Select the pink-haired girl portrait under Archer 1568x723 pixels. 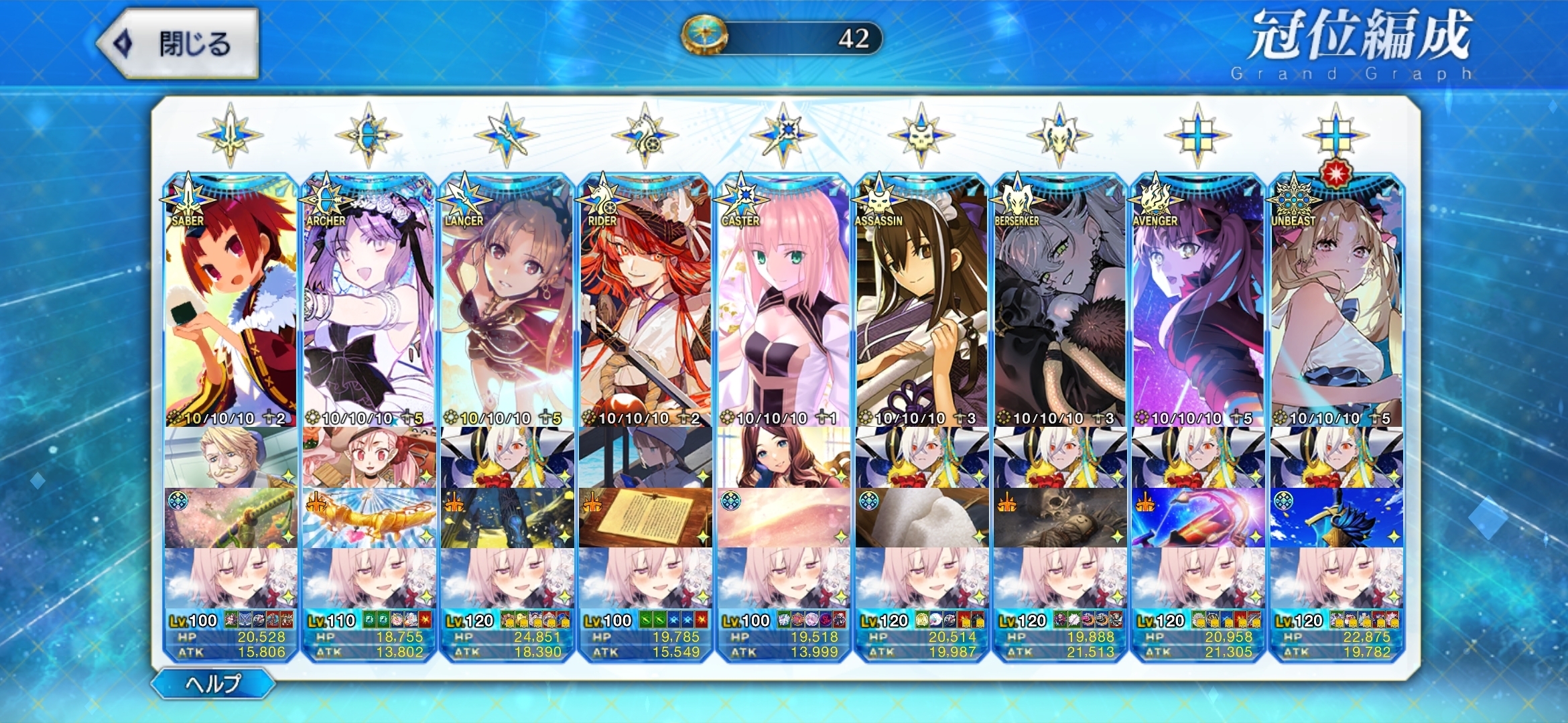click(x=369, y=458)
